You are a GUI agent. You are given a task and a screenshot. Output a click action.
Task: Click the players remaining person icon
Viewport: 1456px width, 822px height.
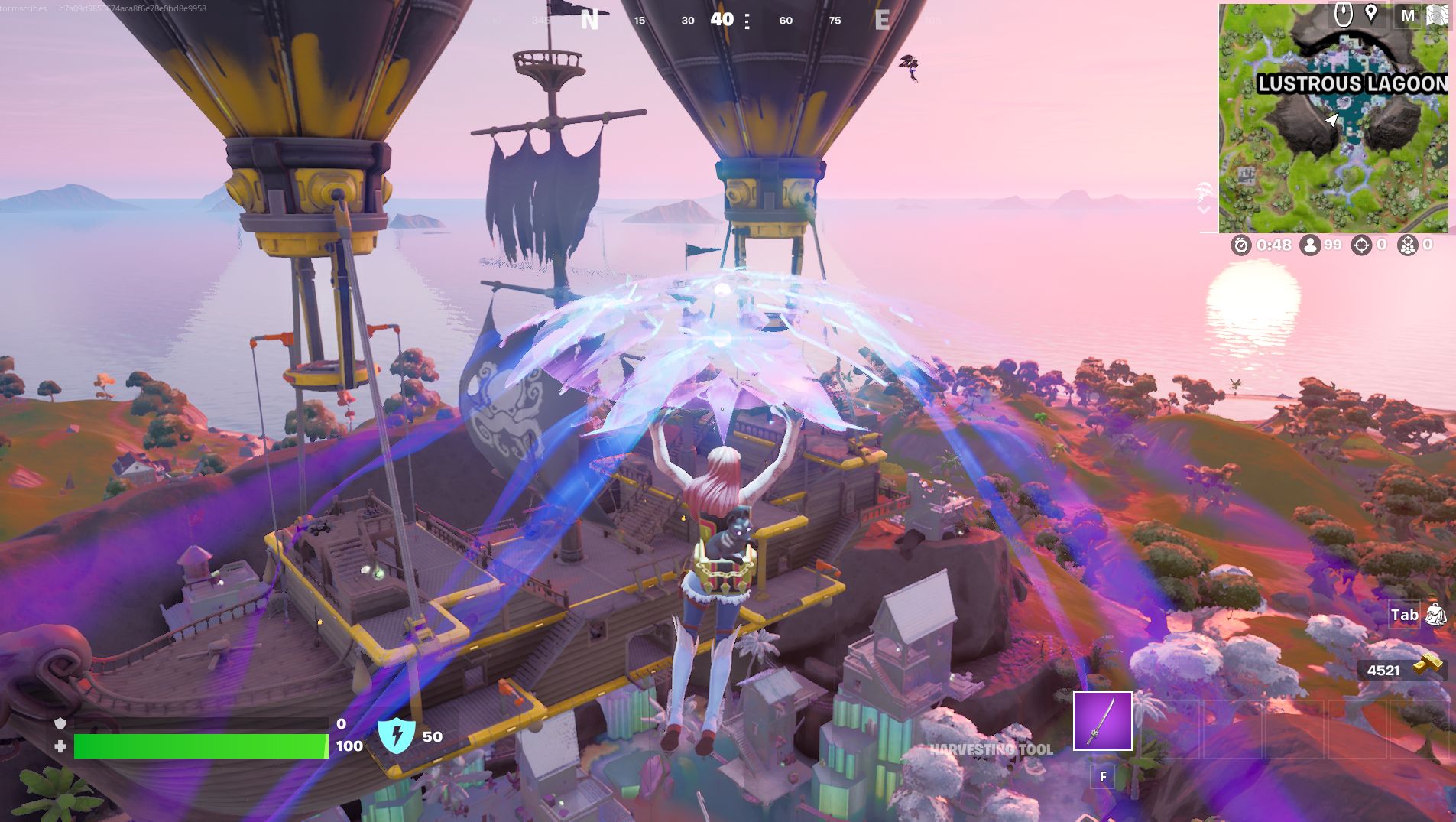coord(1310,246)
